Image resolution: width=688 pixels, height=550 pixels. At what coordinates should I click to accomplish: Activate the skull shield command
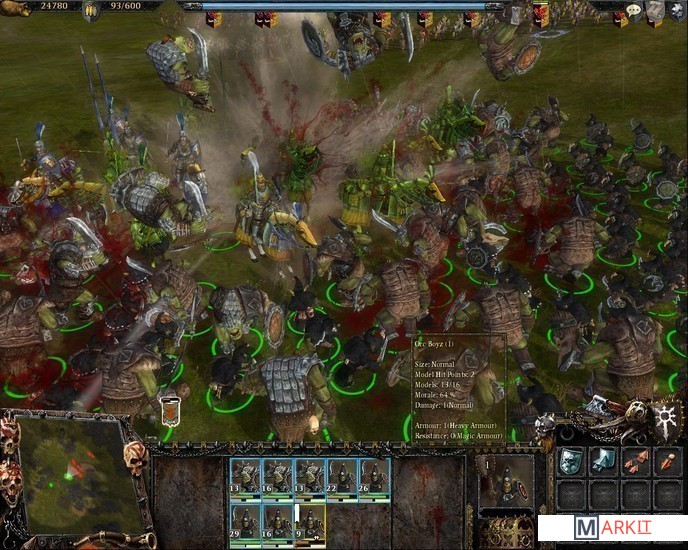pos(571,461)
